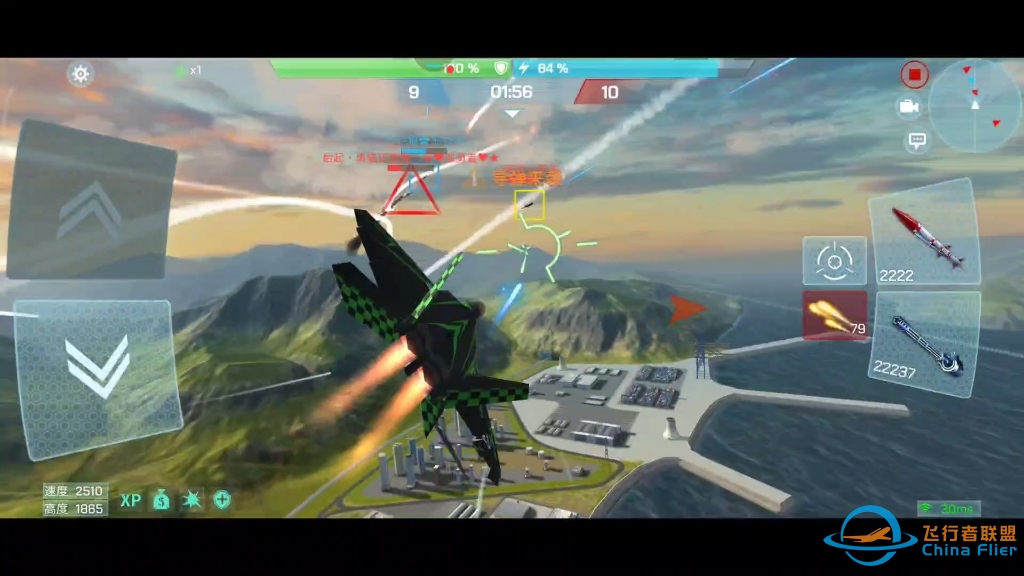Open chat with the speech bubble icon
Screen dimensions: 1024x576
pos(915,141)
